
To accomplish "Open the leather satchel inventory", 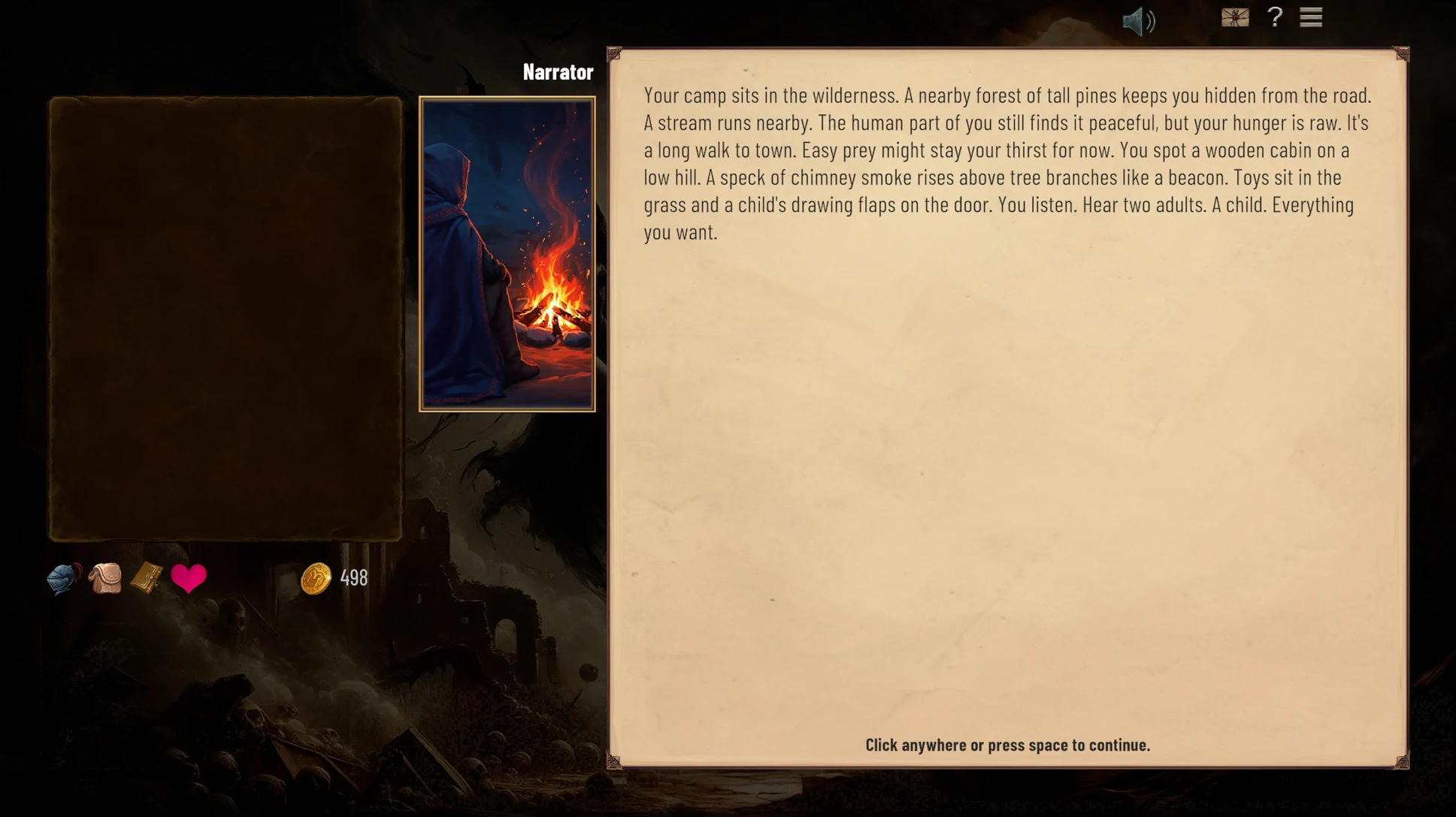I will [105, 579].
